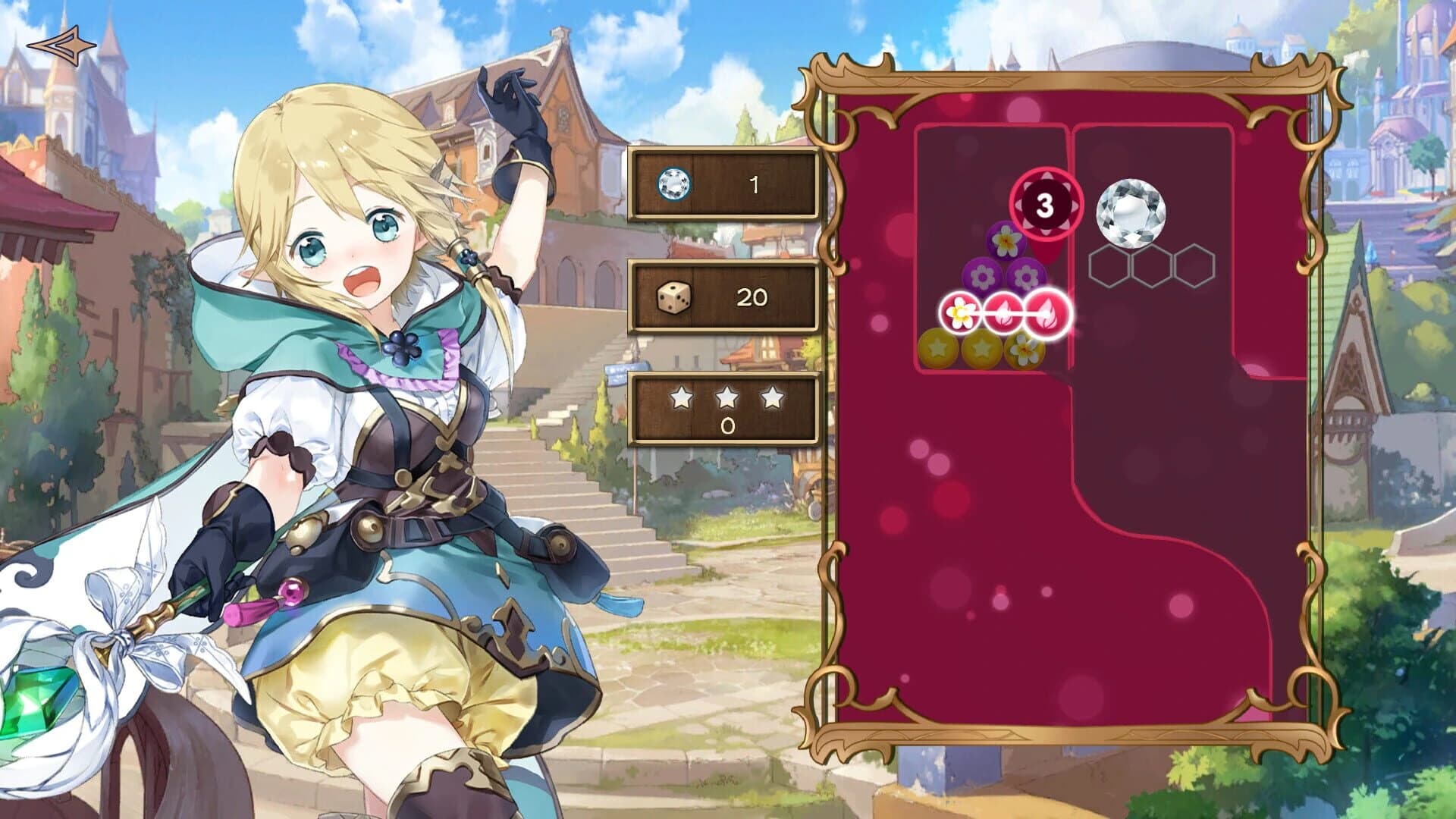Tap the rightmost glowing flame orb to confirm selection

1046,312
